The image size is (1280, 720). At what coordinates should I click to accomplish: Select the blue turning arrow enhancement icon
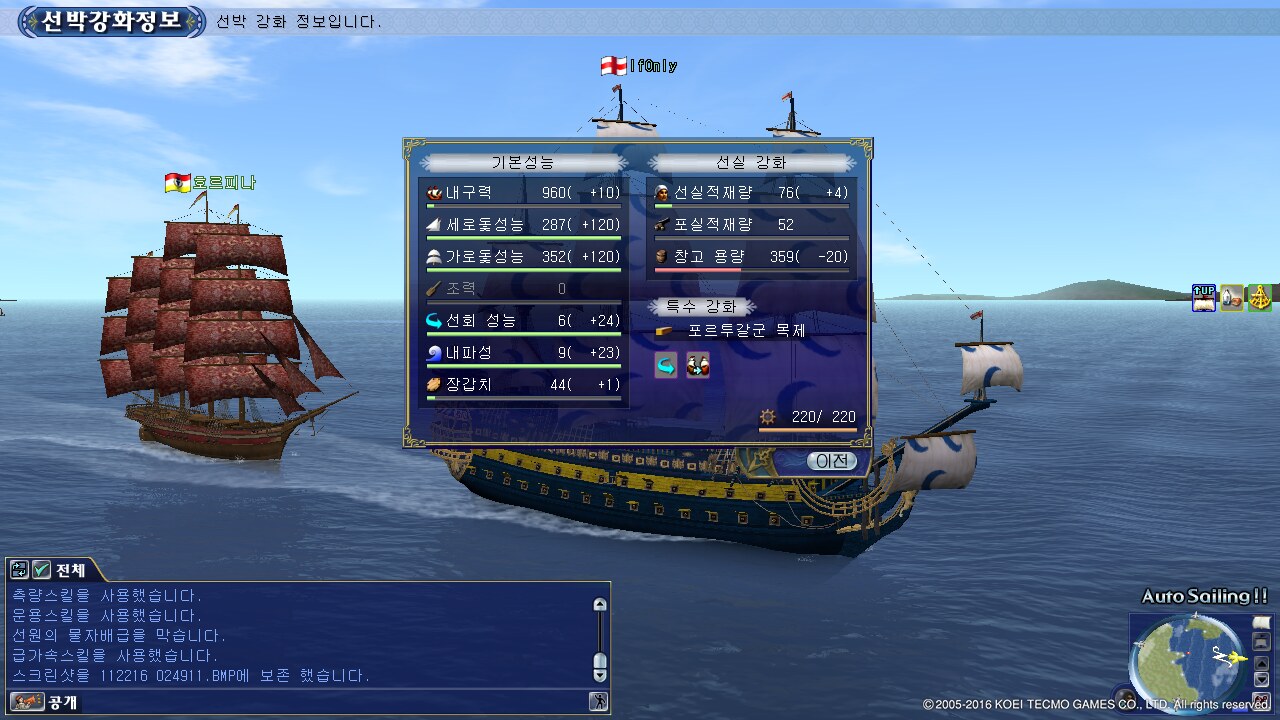coord(665,366)
